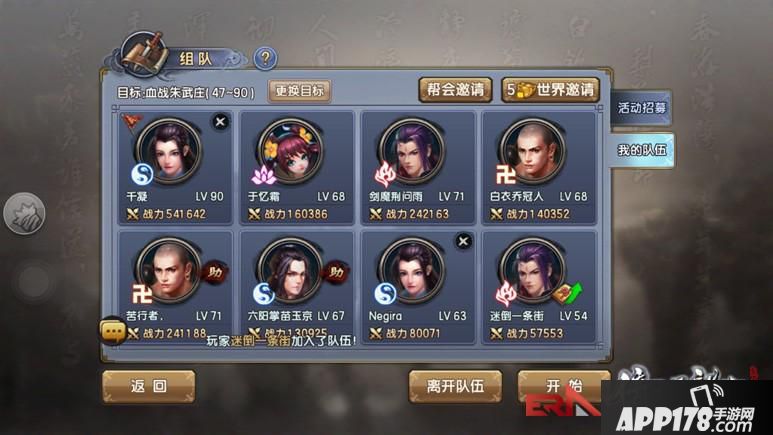Switch to the 我的队伍 tab
This screenshot has width=773, height=435.
642,151
